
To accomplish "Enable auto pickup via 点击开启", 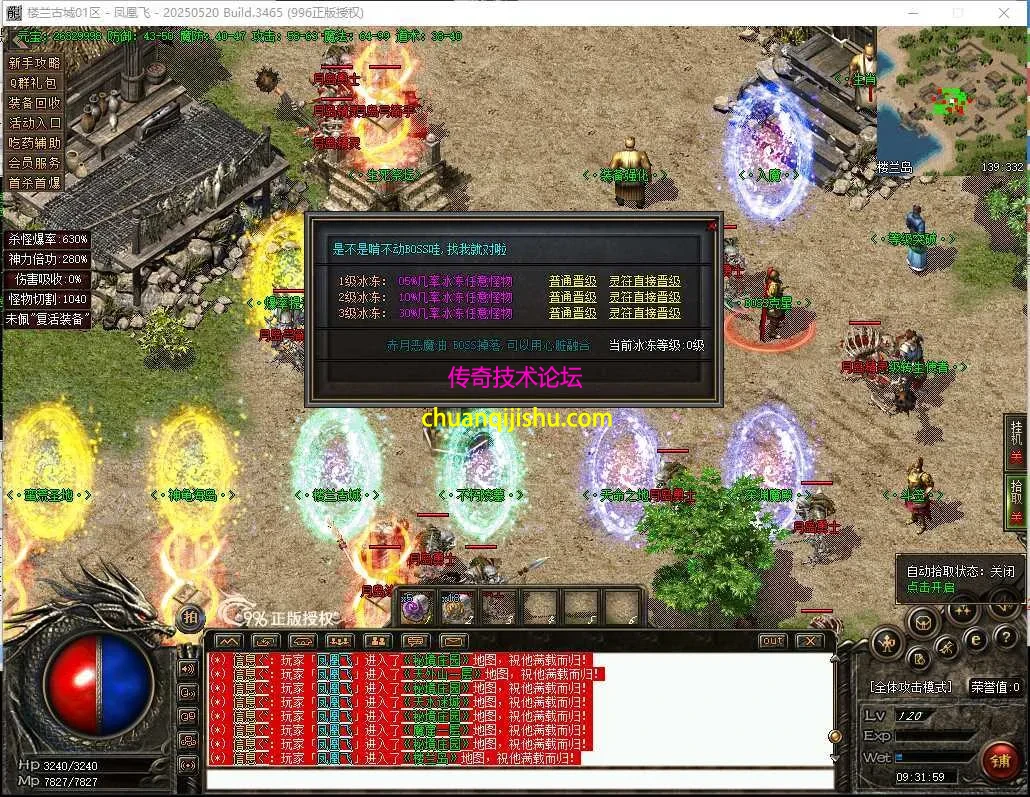I will [x=930, y=587].
